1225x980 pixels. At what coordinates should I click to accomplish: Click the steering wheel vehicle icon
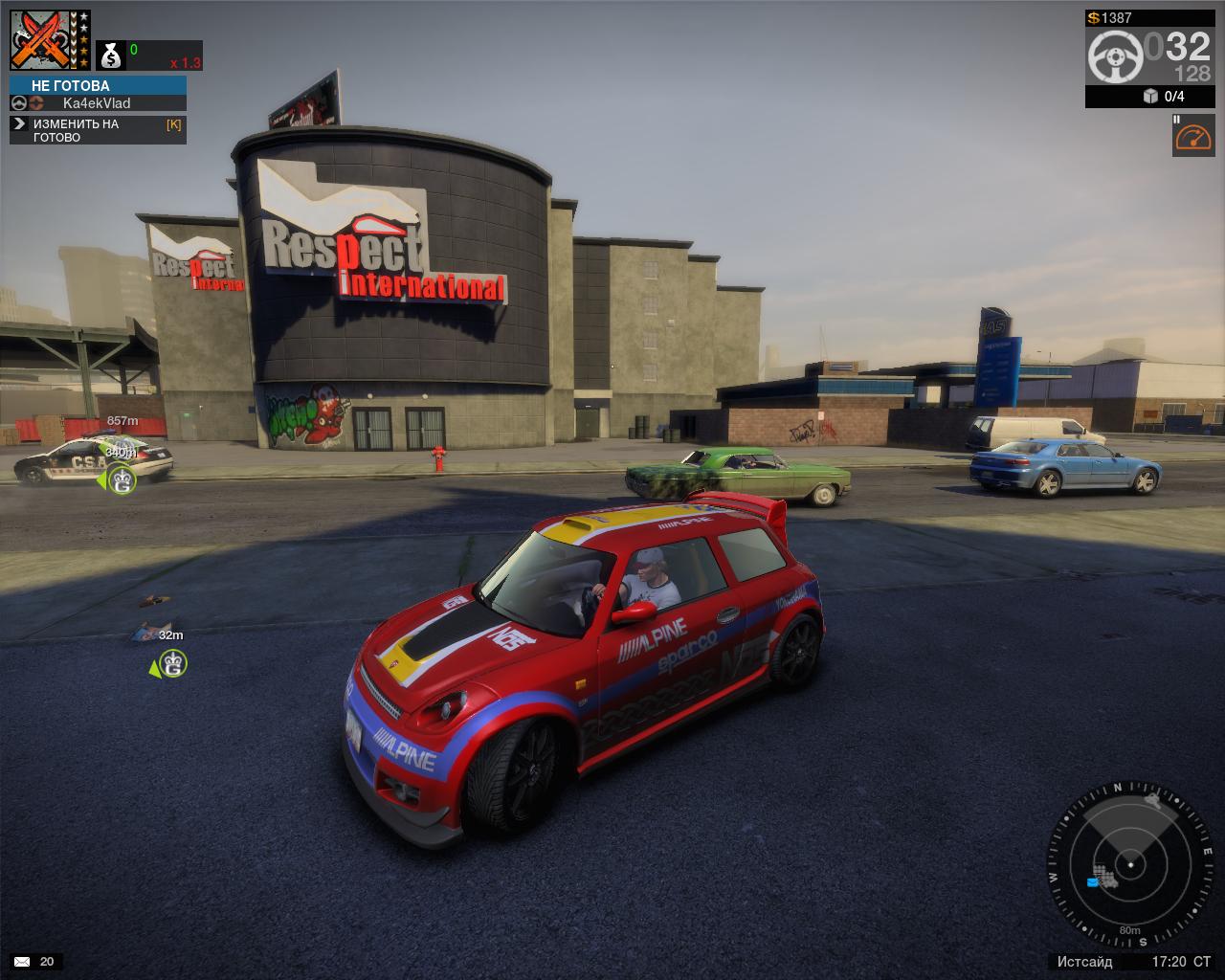[1115, 56]
